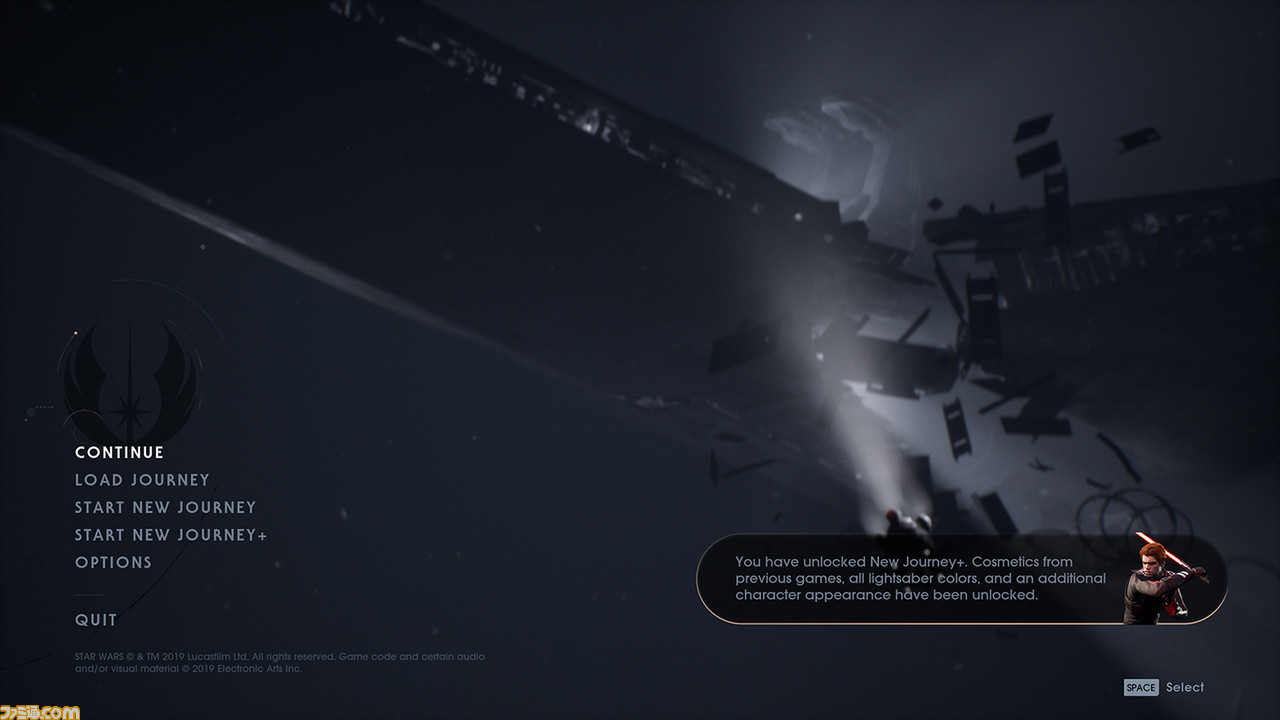Quit the game
This screenshot has width=1280, height=720.
[x=96, y=620]
